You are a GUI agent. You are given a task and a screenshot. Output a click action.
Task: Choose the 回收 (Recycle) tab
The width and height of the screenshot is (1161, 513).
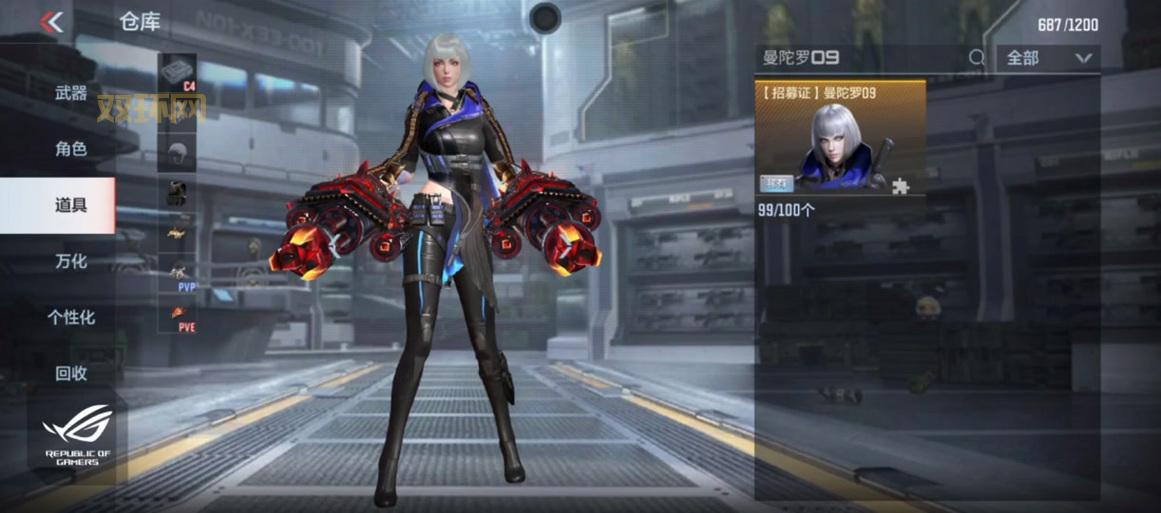(x=71, y=374)
